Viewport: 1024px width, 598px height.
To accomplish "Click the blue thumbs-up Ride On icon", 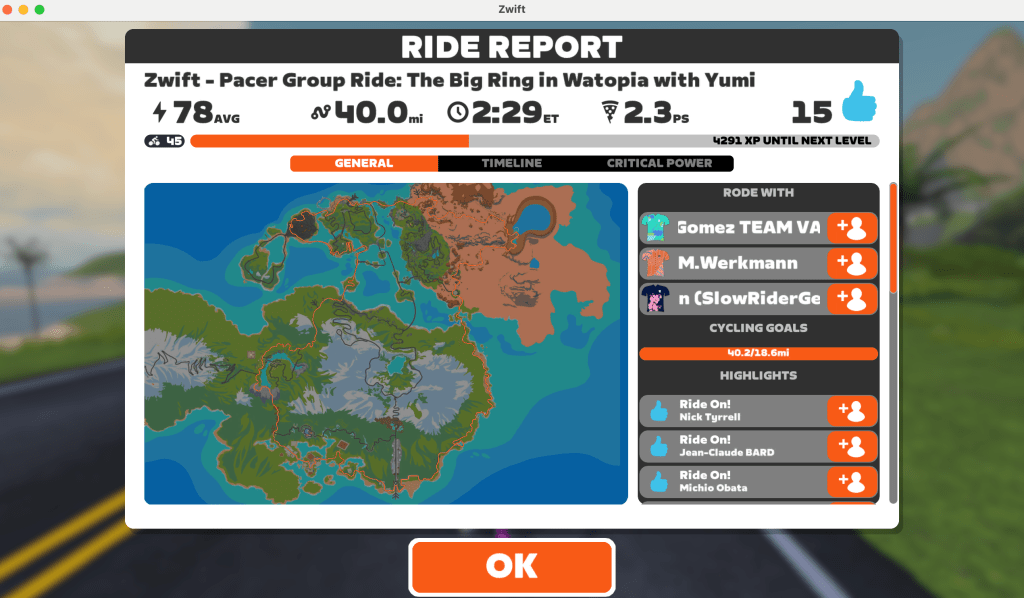I will pyautogui.click(x=858, y=103).
